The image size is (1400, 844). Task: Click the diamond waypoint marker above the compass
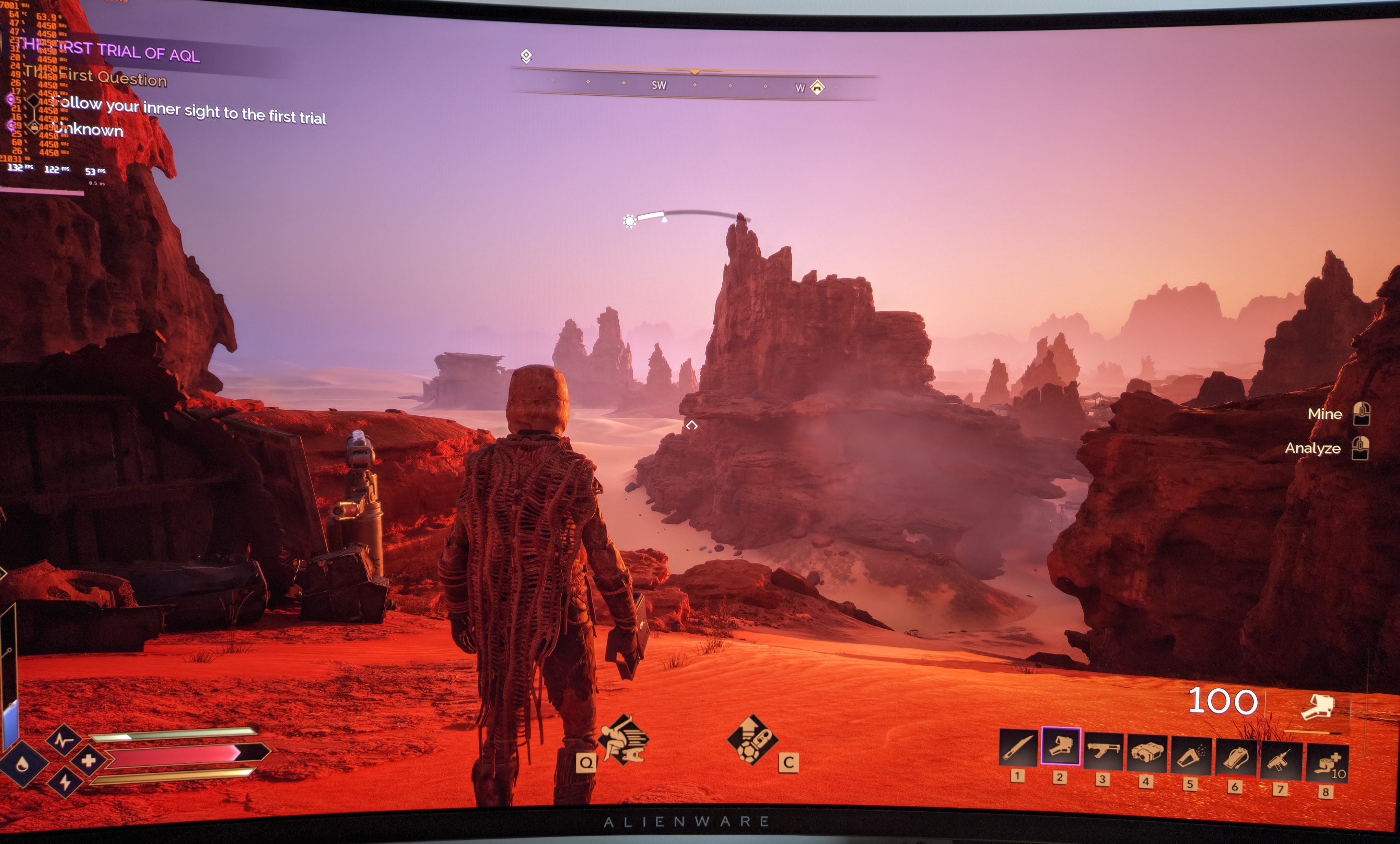tap(526, 56)
